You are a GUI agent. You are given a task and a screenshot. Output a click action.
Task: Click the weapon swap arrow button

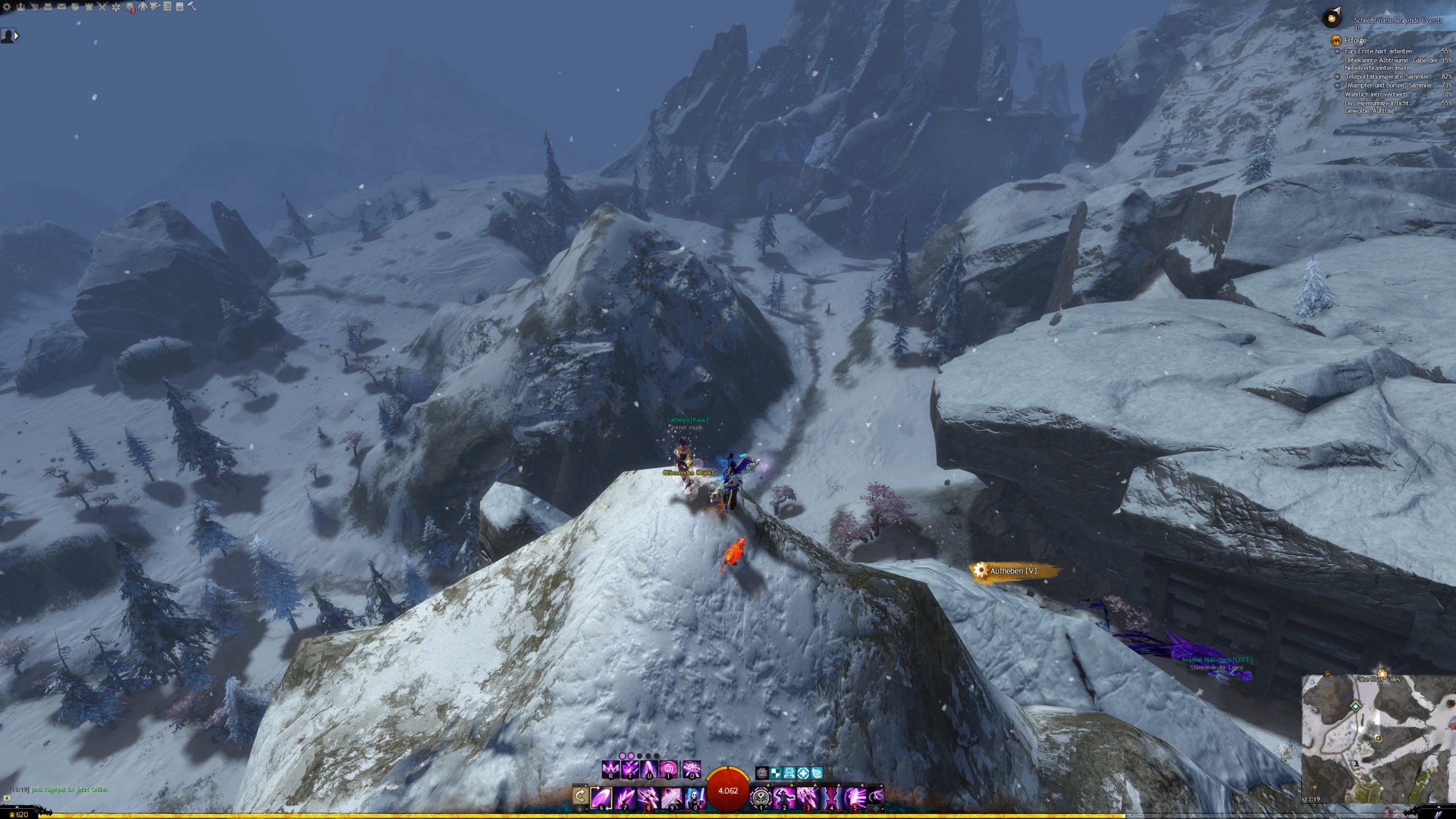tap(580, 796)
